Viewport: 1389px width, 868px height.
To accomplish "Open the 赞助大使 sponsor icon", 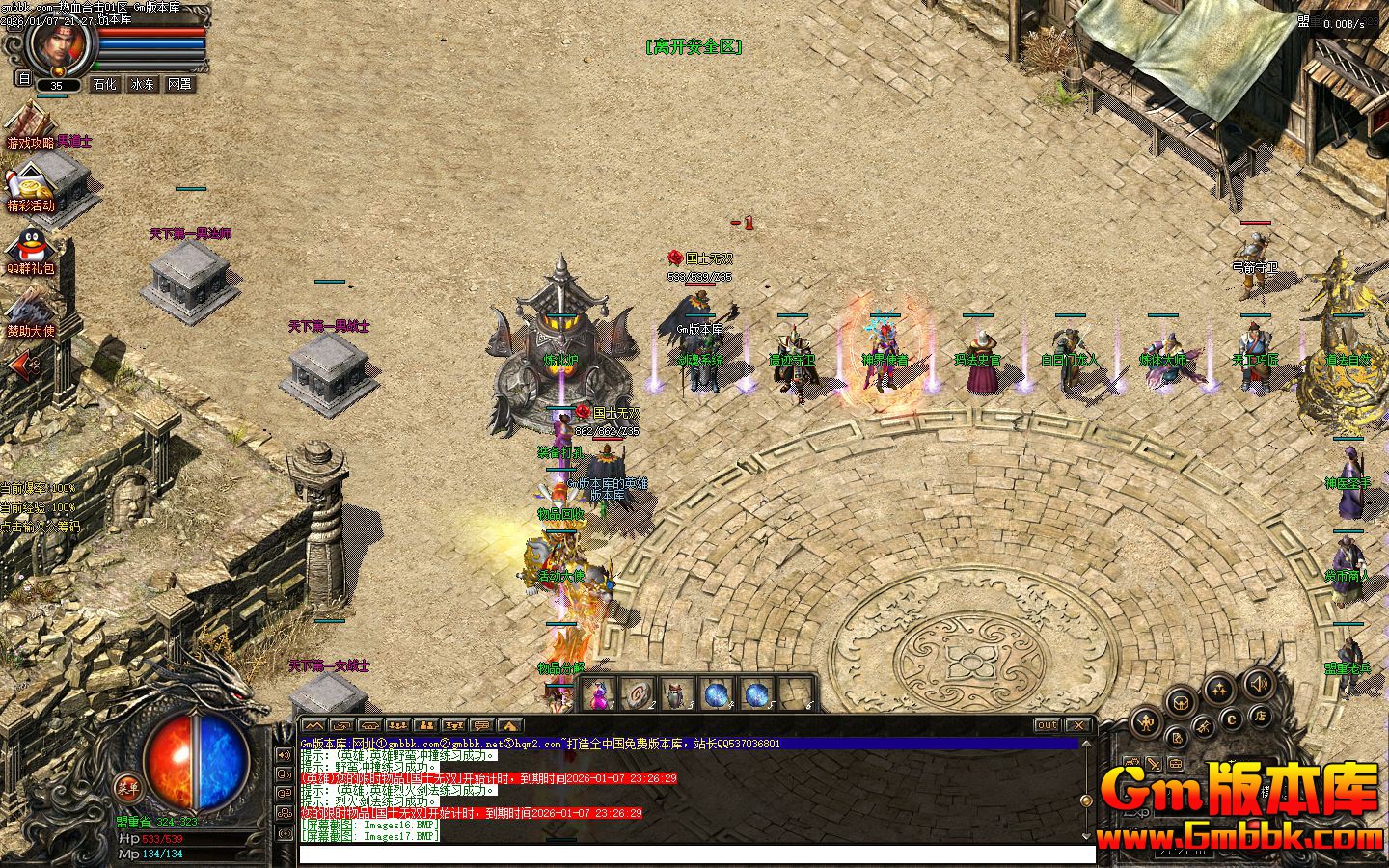I will 31,312.
